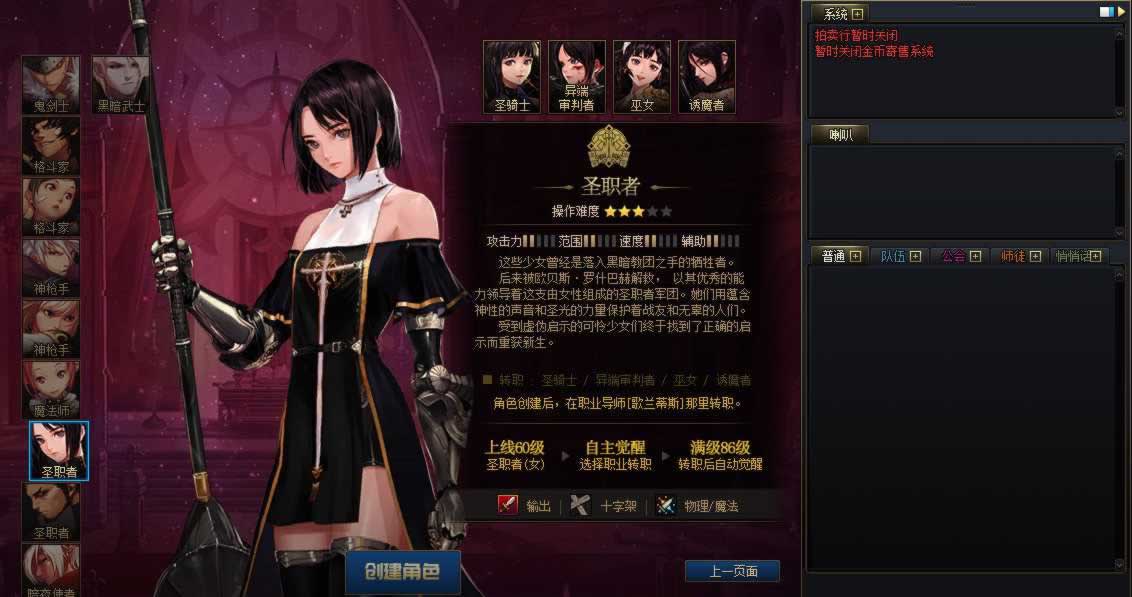Select the 圣骑士 subclass portrait
The height and width of the screenshot is (597, 1132).
click(512, 76)
